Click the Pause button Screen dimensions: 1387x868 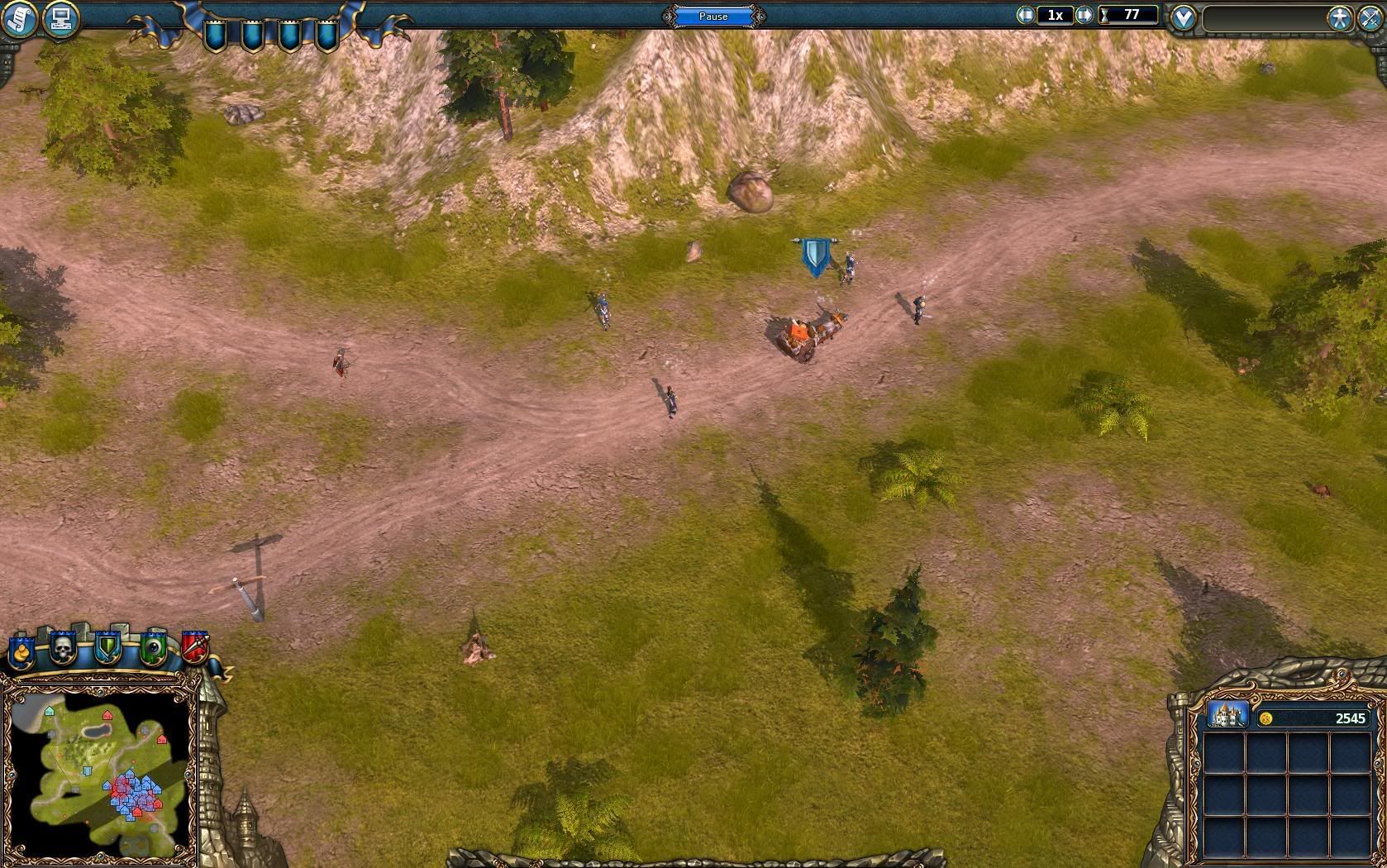tap(713, 16)
